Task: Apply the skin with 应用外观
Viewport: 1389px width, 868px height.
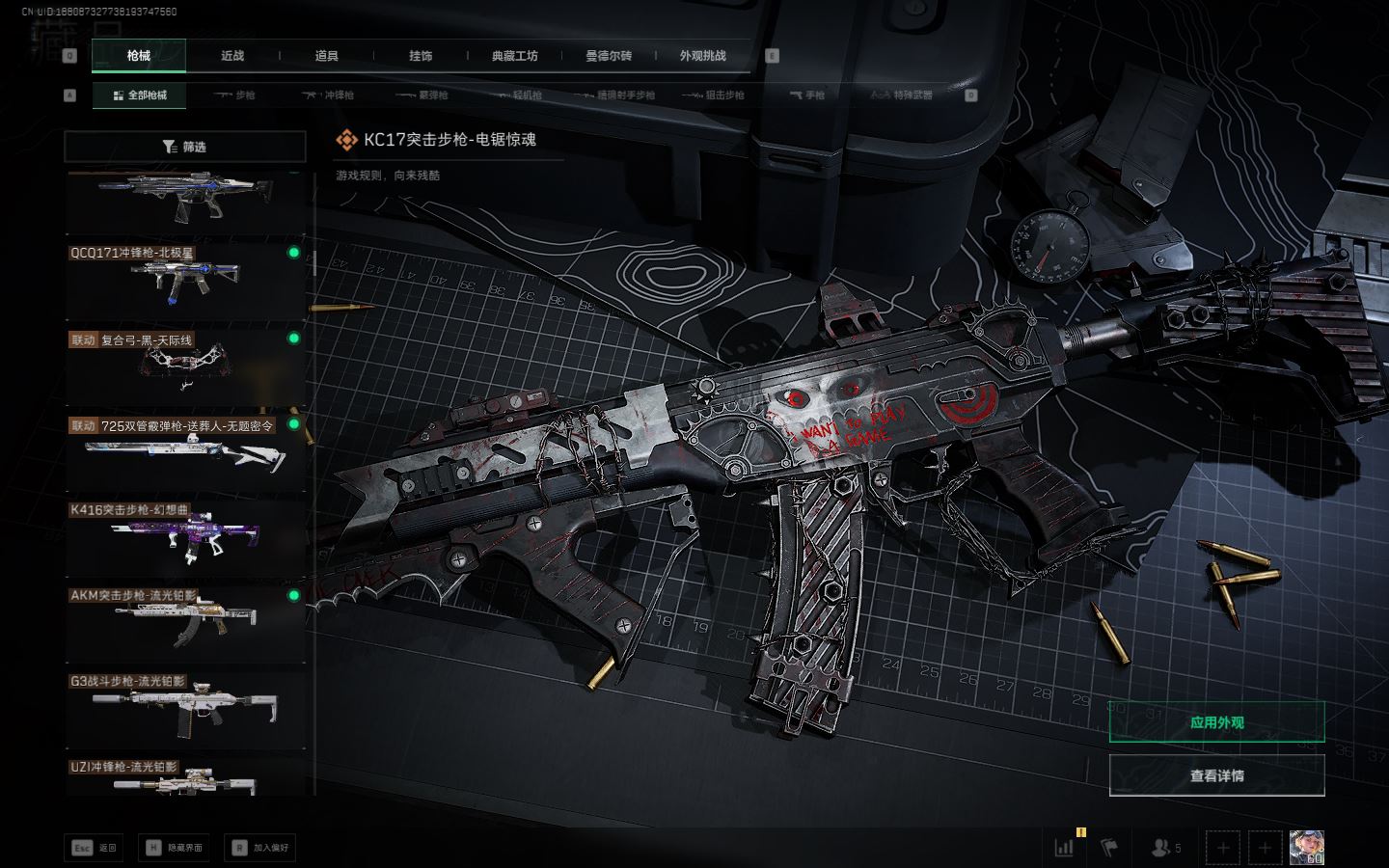Action: pyautogui.click(x=1216, y=722)
